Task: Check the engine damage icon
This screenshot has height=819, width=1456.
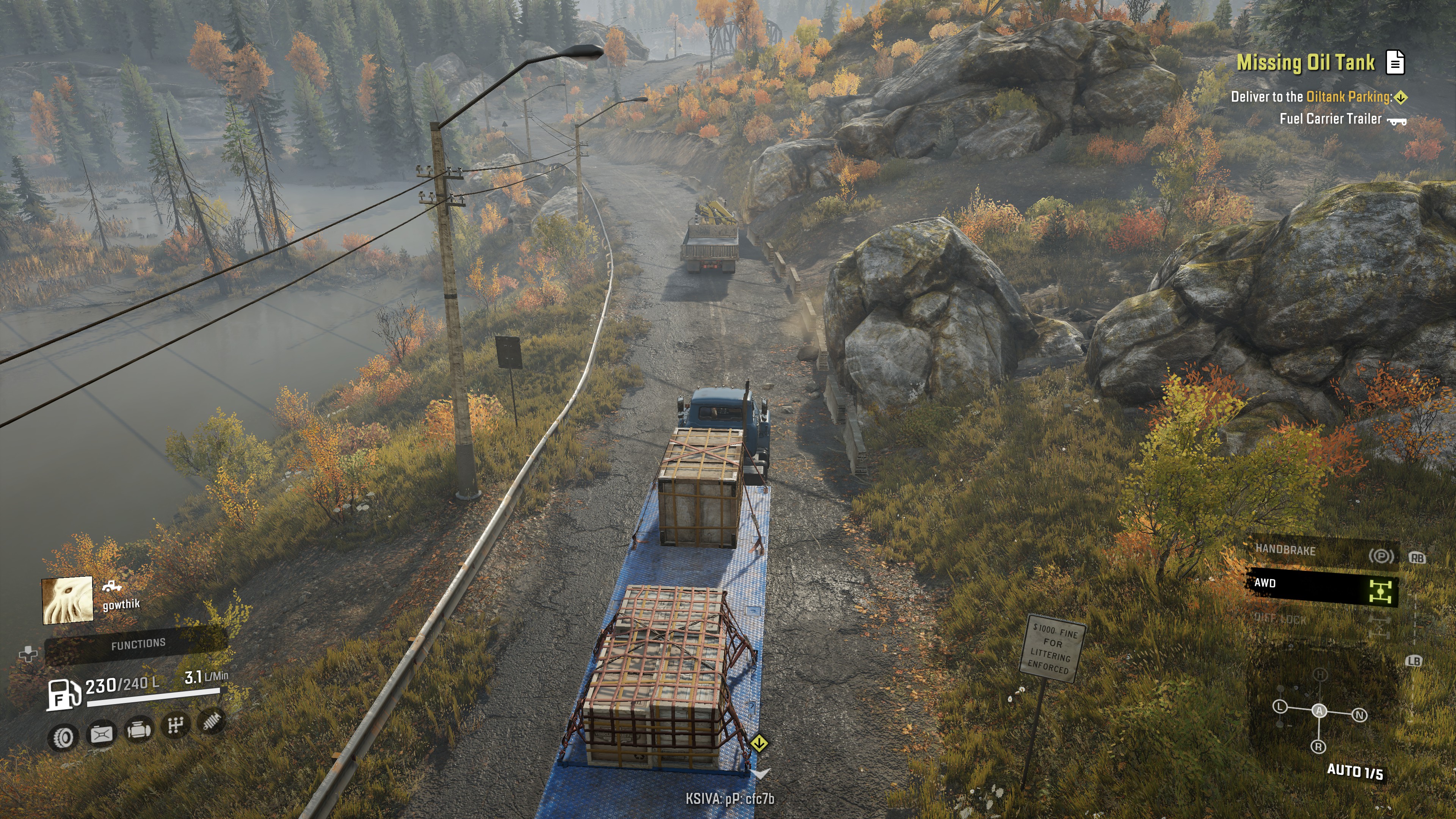Action: pos(139,729)
